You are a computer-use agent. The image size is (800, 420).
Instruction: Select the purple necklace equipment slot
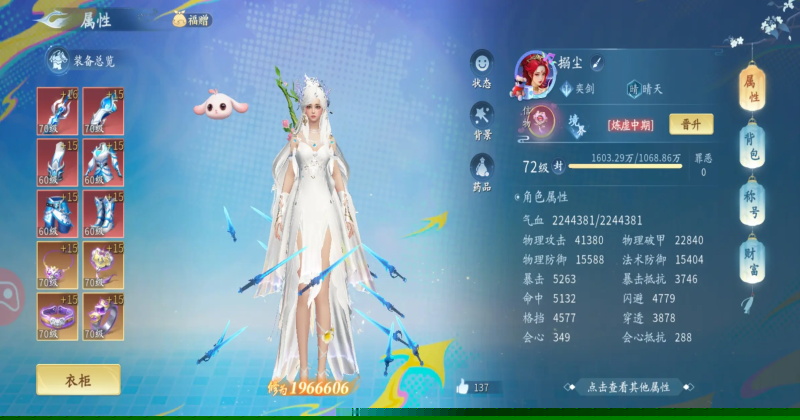57,265
